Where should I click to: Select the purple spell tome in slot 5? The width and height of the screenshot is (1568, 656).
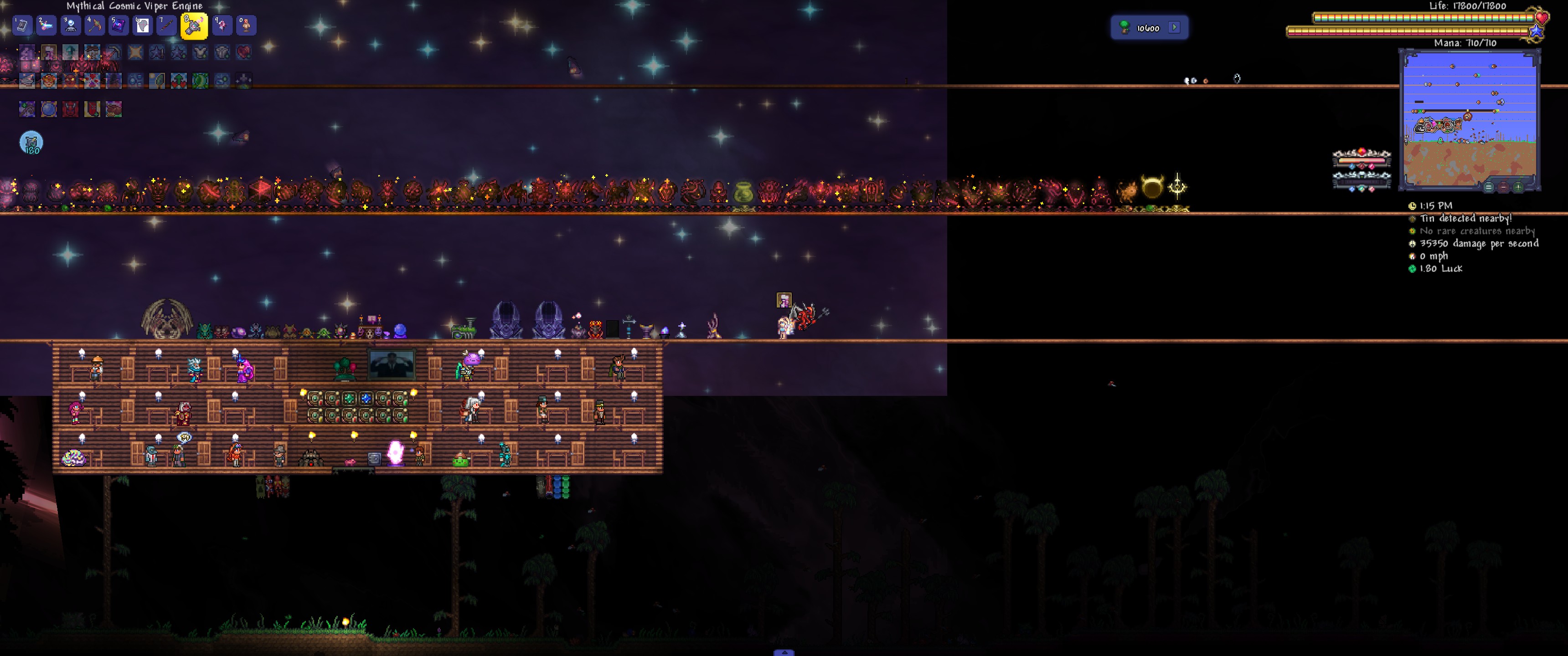point(118,26)
